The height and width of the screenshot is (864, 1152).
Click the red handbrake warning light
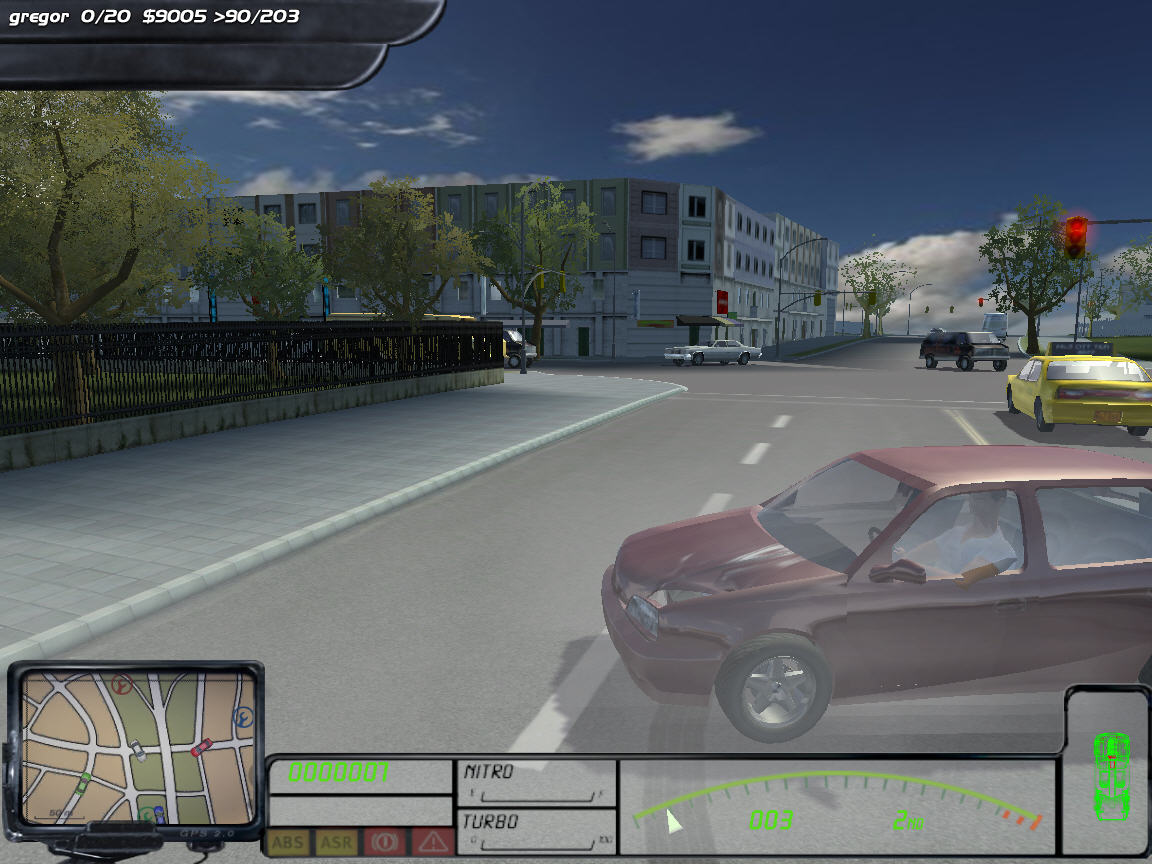pos(384,842)
